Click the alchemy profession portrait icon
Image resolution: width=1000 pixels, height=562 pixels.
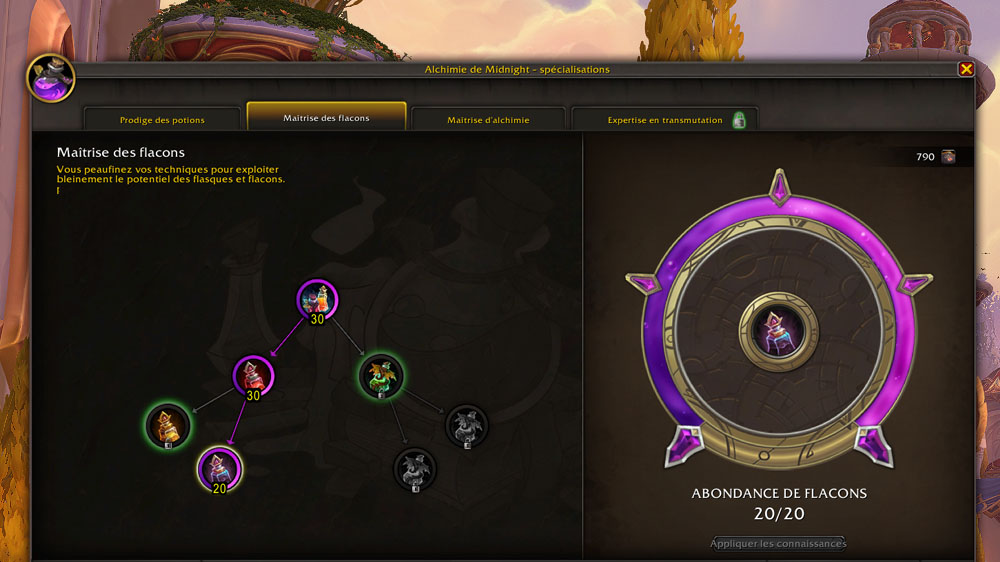click(x=50, y=78)
